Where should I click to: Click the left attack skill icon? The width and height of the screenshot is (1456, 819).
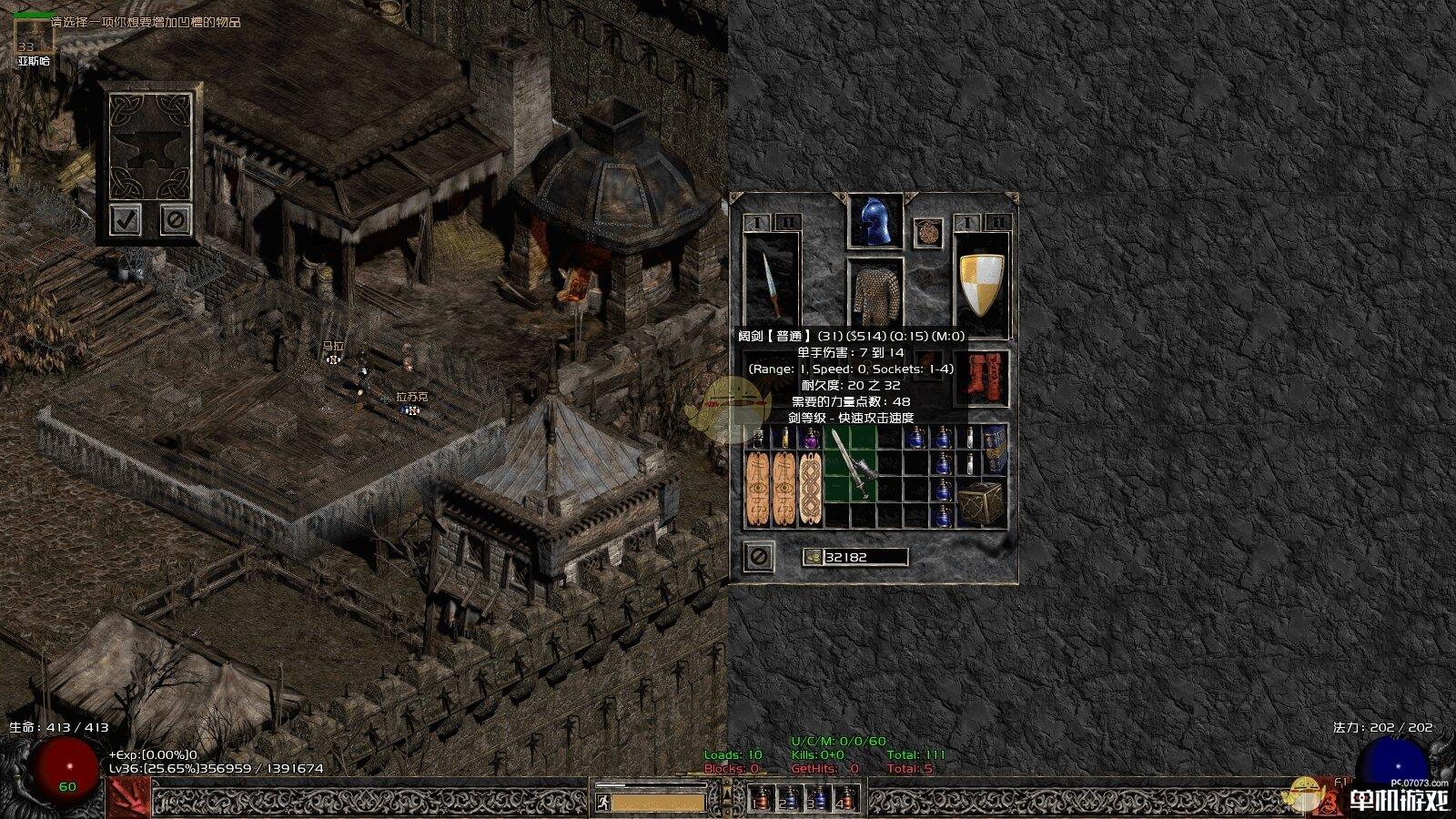(127, 799)
